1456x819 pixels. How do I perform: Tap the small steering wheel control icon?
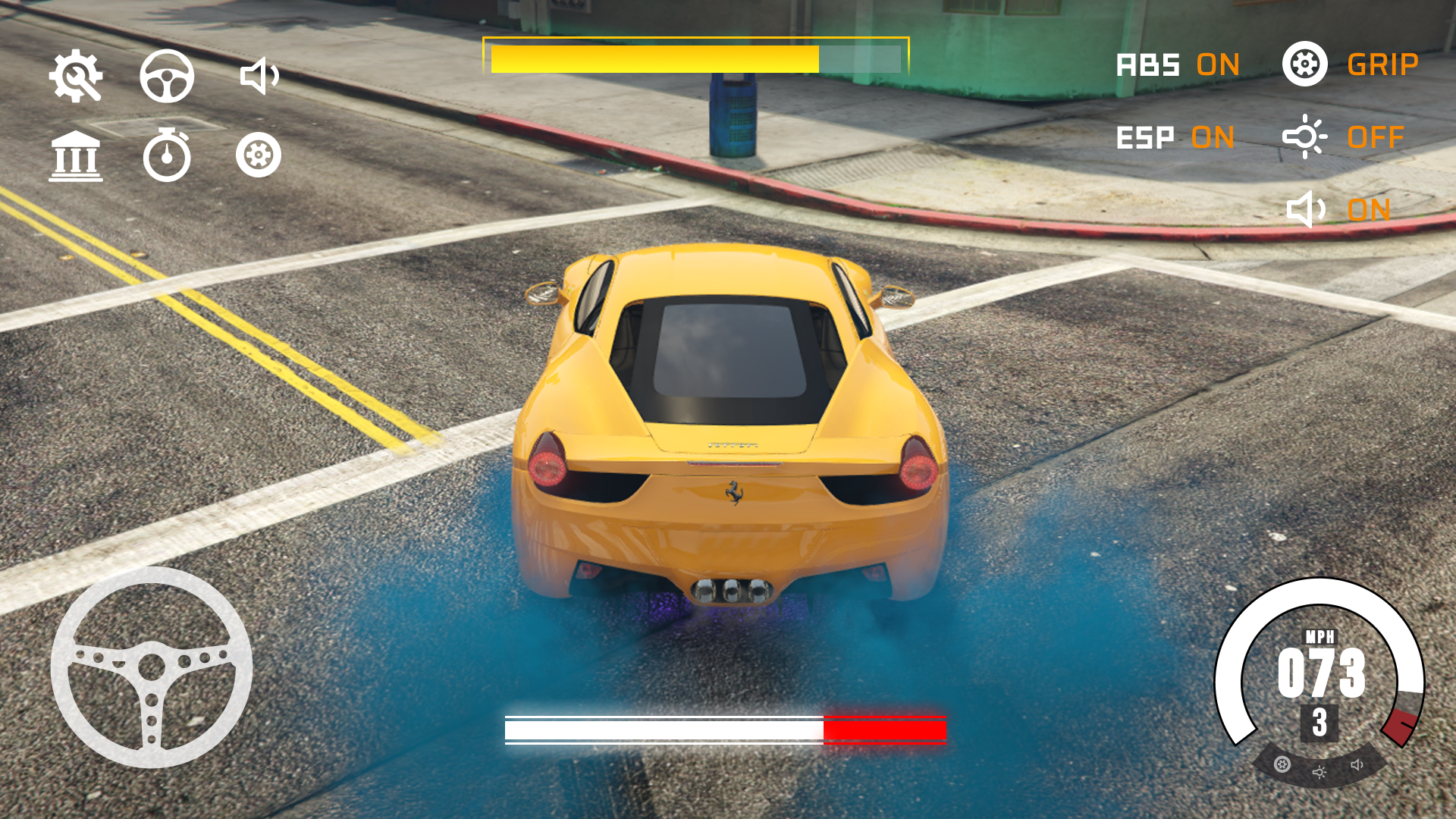click(167, 76)
